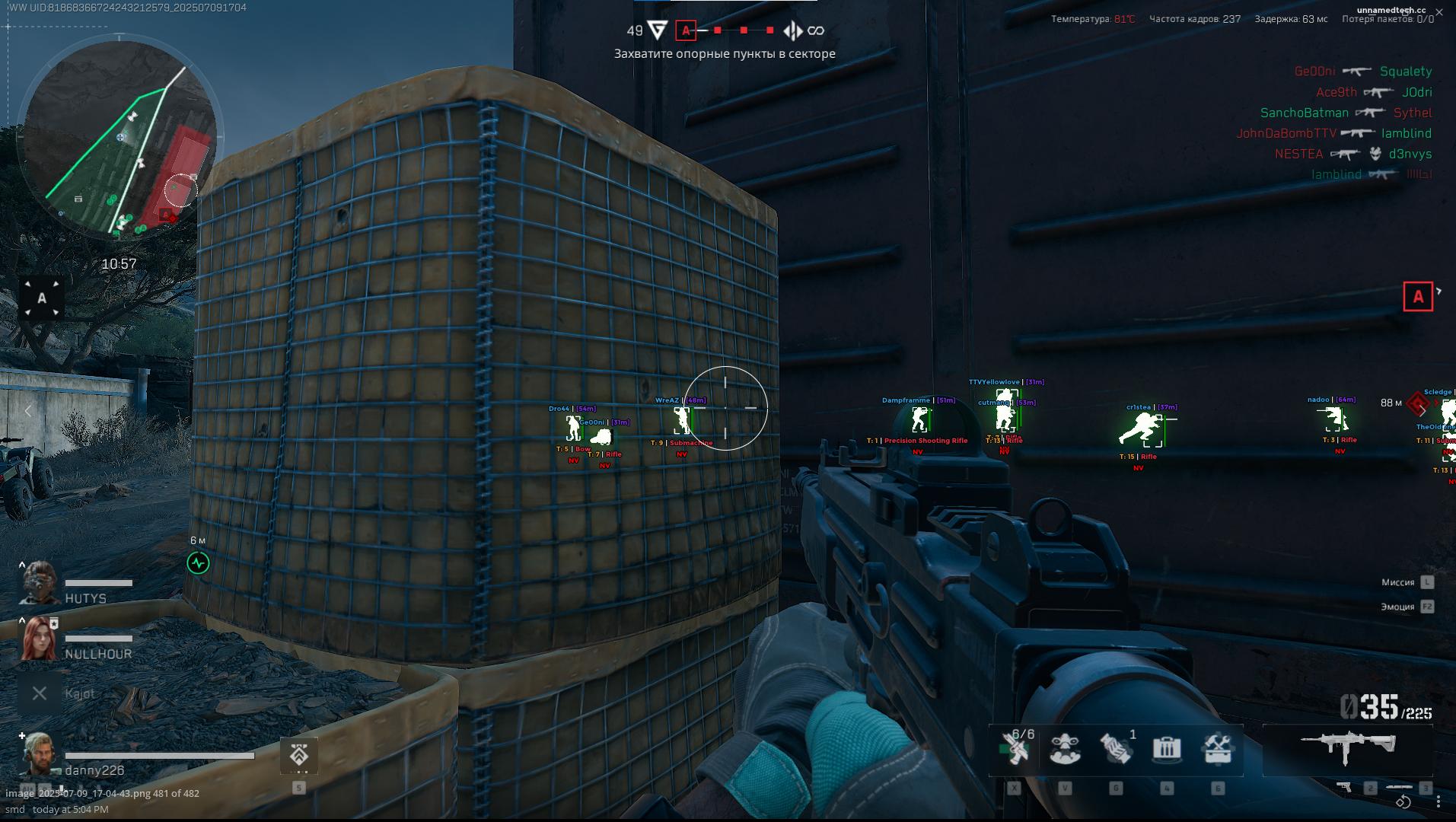The height and width of the screenshot is (822, 1456).
Task: Select the primary submachine gun weapon slot
Action: coord(1348,746)
